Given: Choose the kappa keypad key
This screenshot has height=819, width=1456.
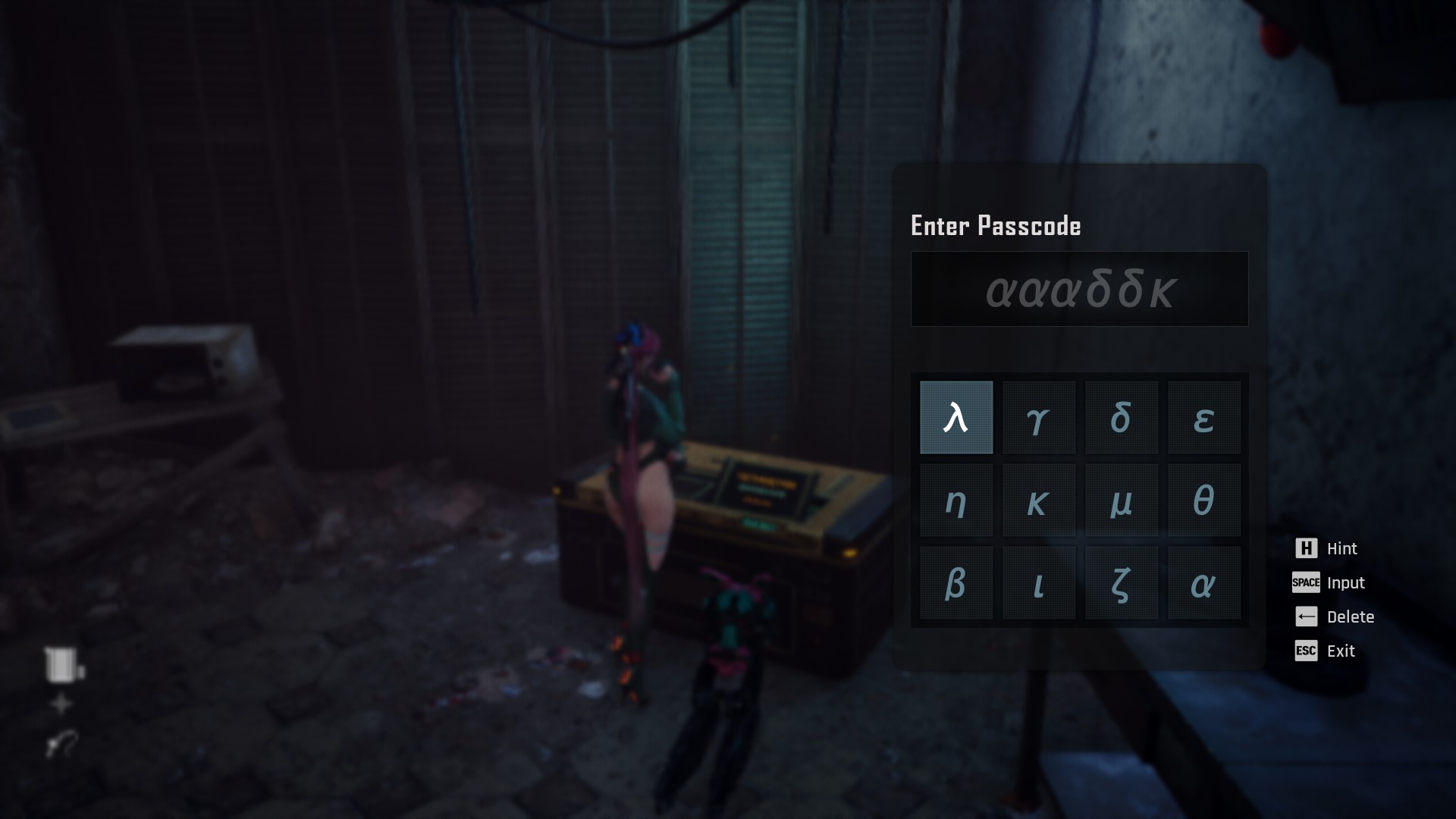Looking at the screenshot, I should [1039, 500].
